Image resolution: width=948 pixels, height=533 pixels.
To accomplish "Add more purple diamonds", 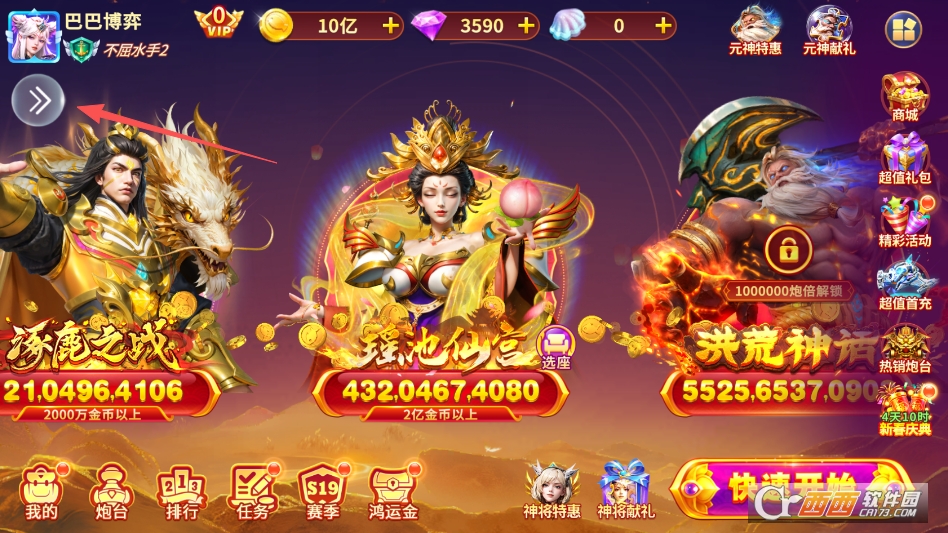I will pyautogui.click(x=526, y=26).
